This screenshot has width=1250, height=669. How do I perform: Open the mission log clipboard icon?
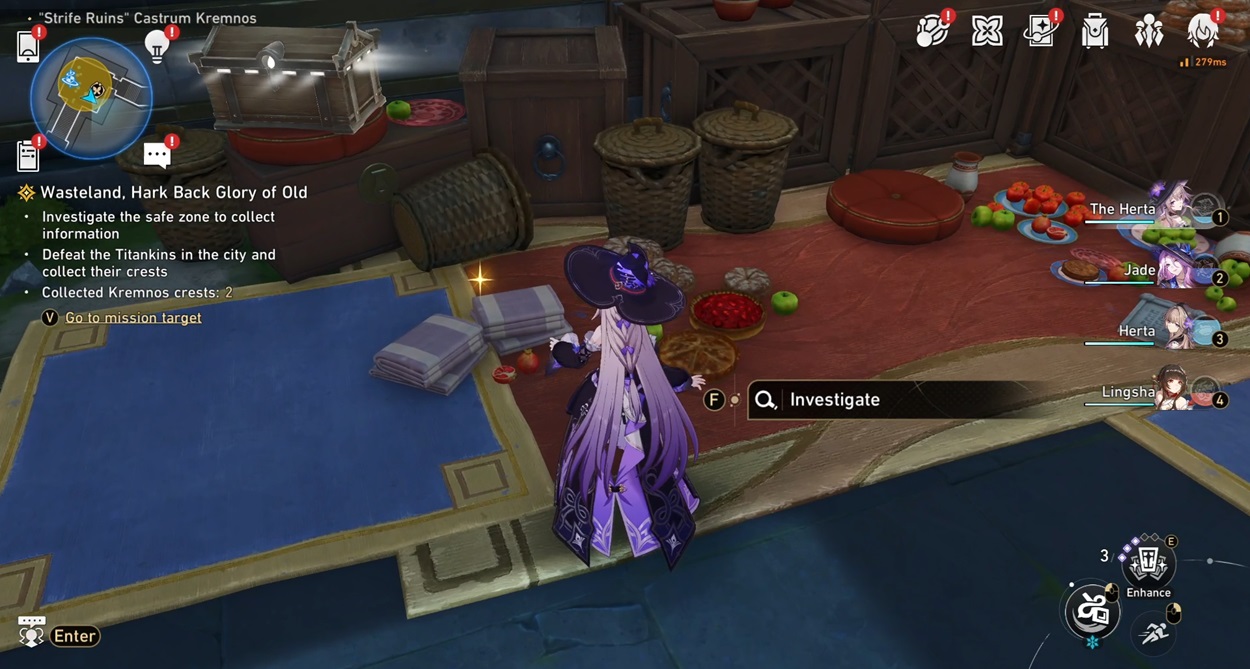28,155
